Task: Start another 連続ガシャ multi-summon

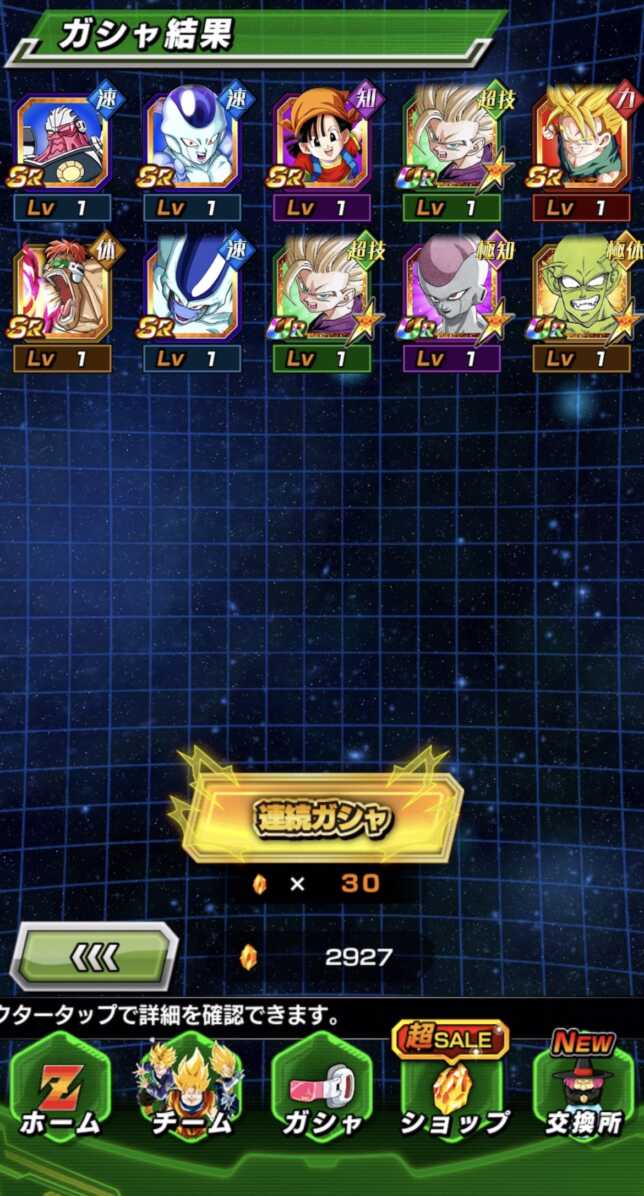Action: 320,817
